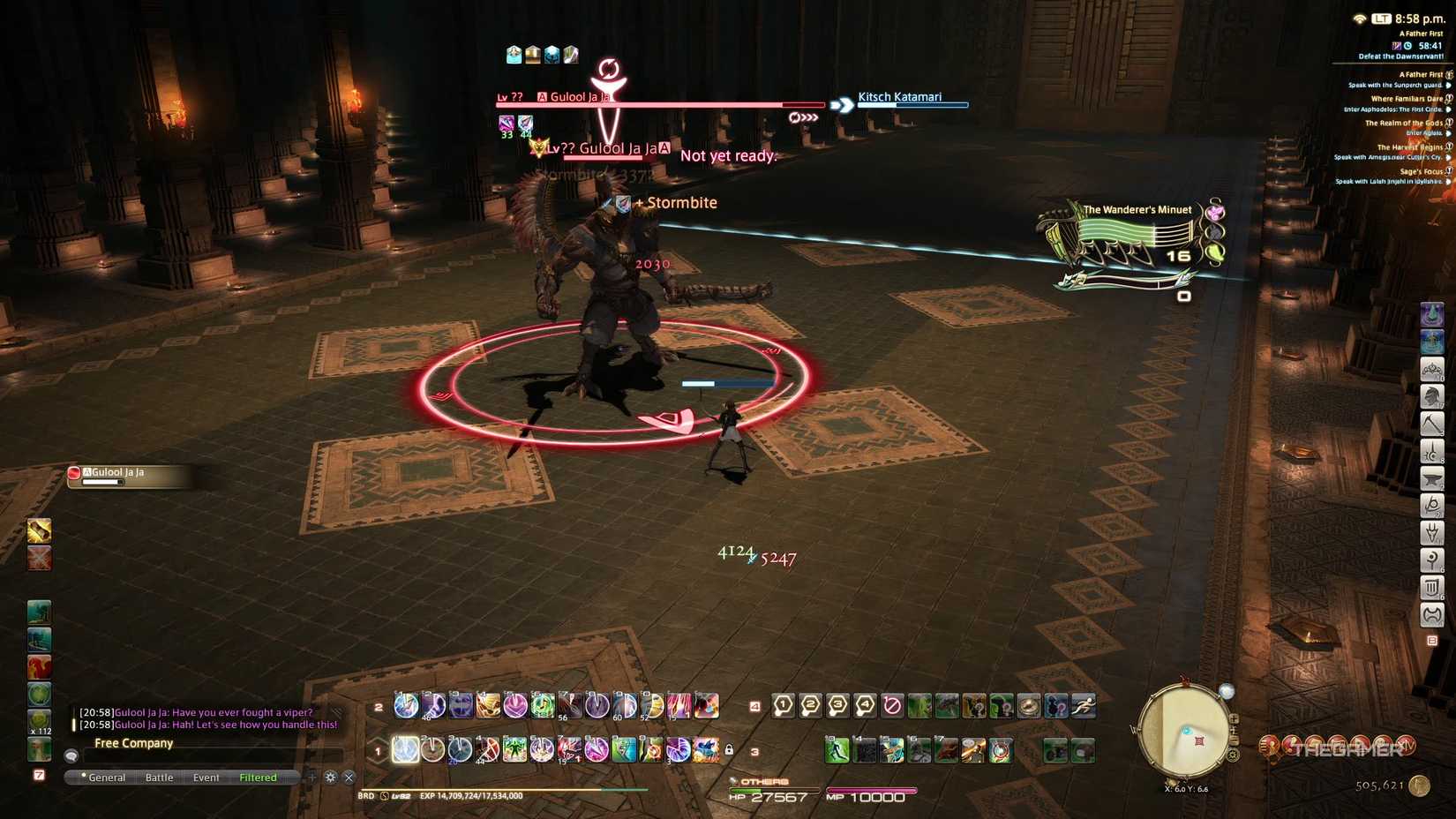
Task: Click the gear icon to adjust chat settings
Action: click(x=330, y=777)
